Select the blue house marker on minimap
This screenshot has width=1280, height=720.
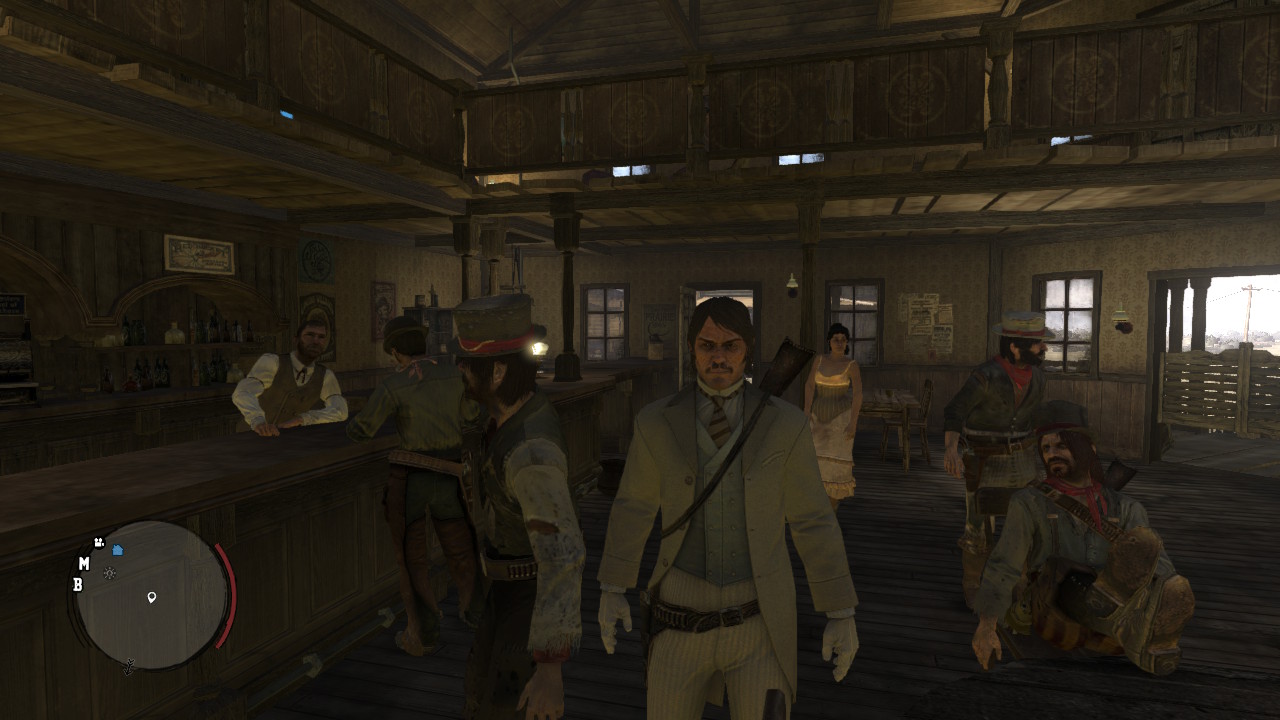(x=117, y=550)
